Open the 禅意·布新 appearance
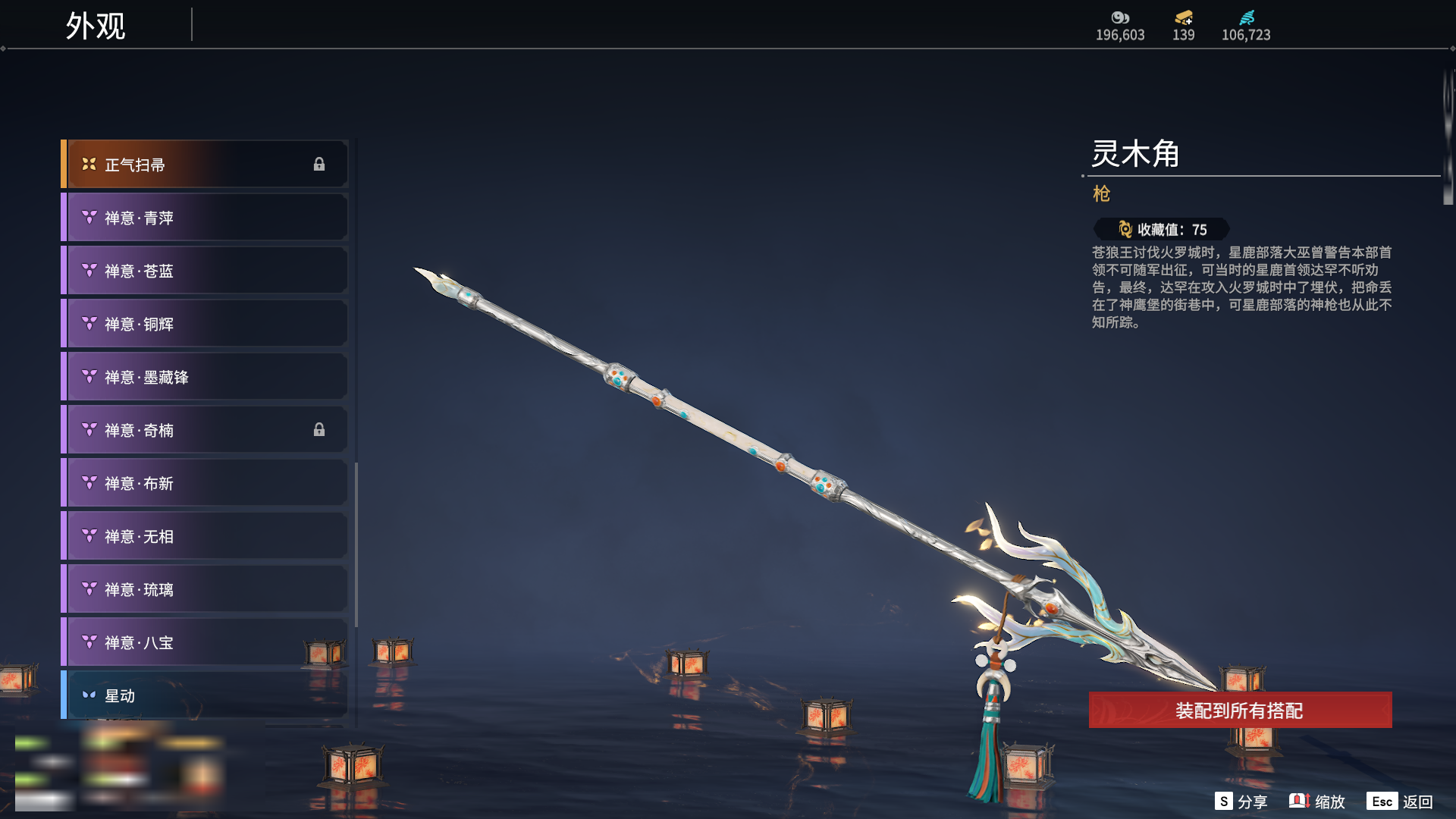1456x819 pixels. (205, 483)
